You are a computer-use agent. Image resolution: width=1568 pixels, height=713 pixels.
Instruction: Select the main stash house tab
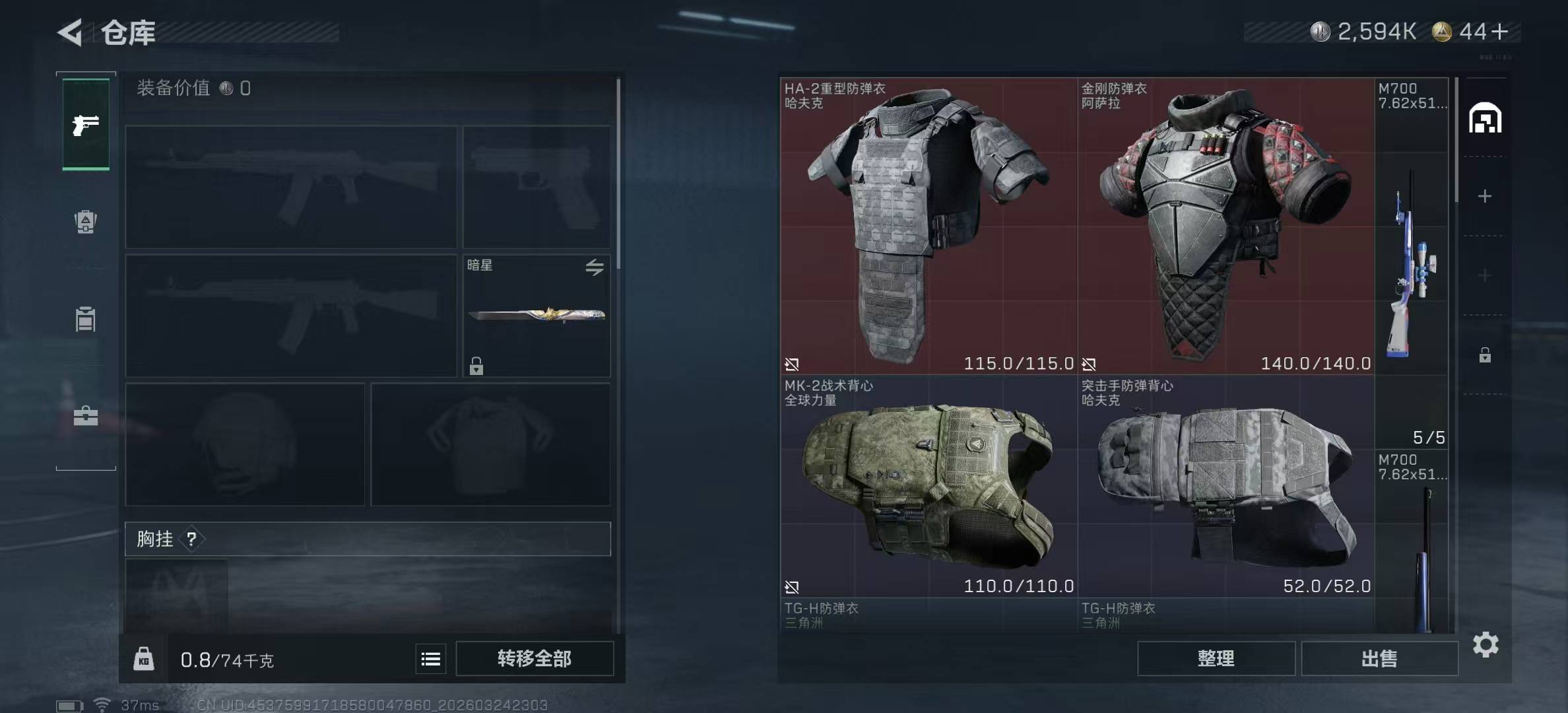[x=1485, y=118]
